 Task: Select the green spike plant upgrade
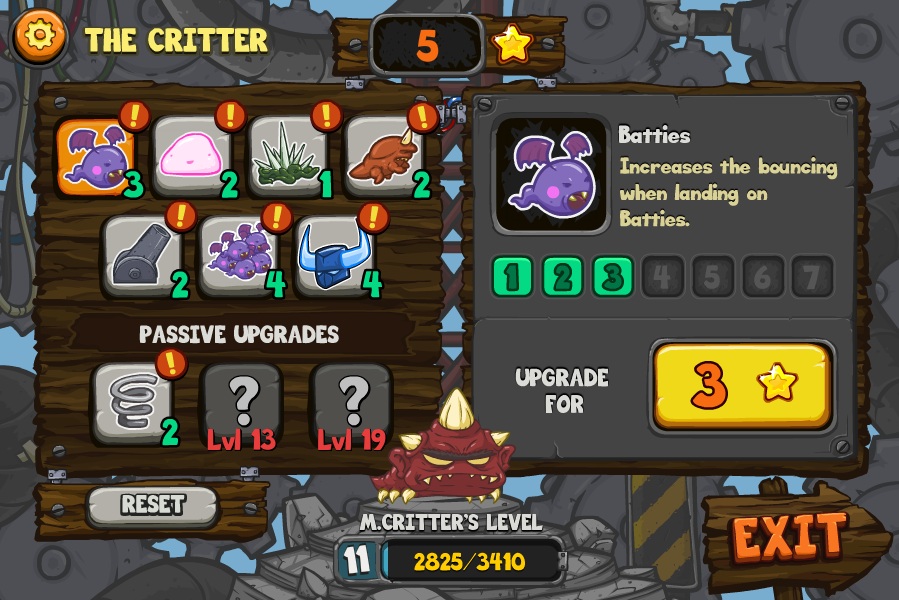pos(287,157)
